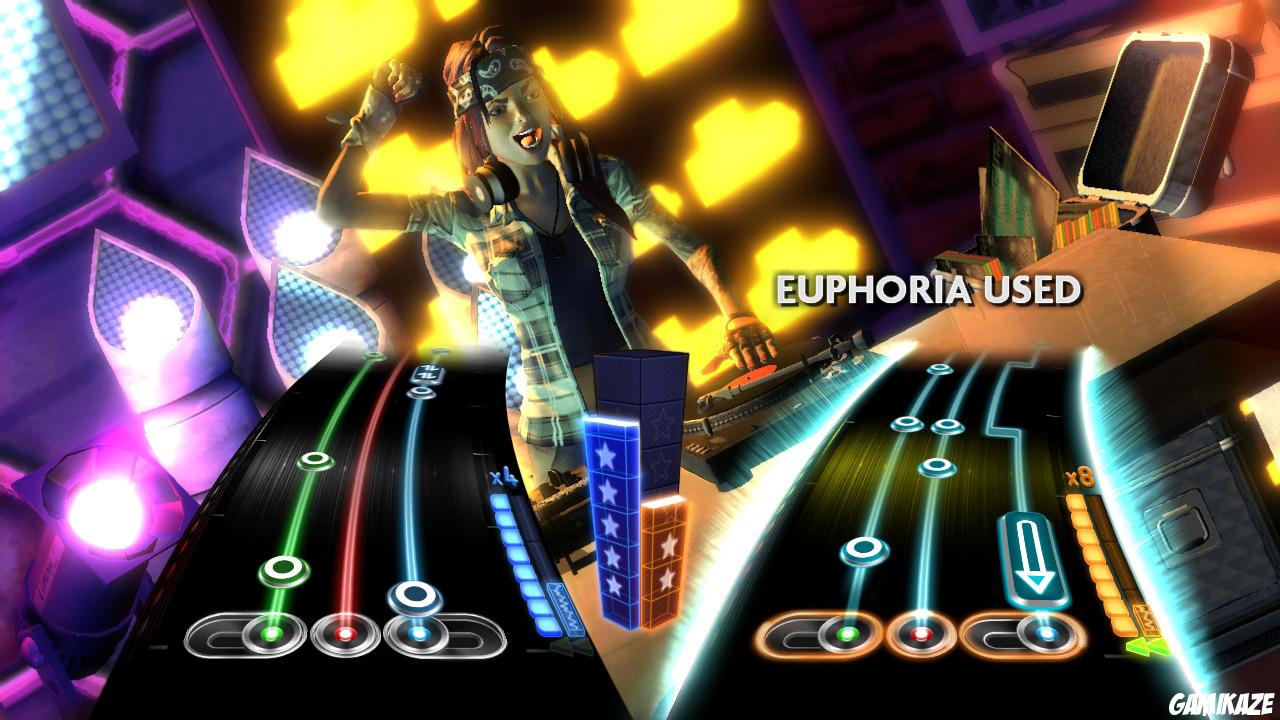Image resolution: width=1280 pixels, height=720 pixels.
Task: Select the red tap button on left turntable
Action: coord(348,634)
